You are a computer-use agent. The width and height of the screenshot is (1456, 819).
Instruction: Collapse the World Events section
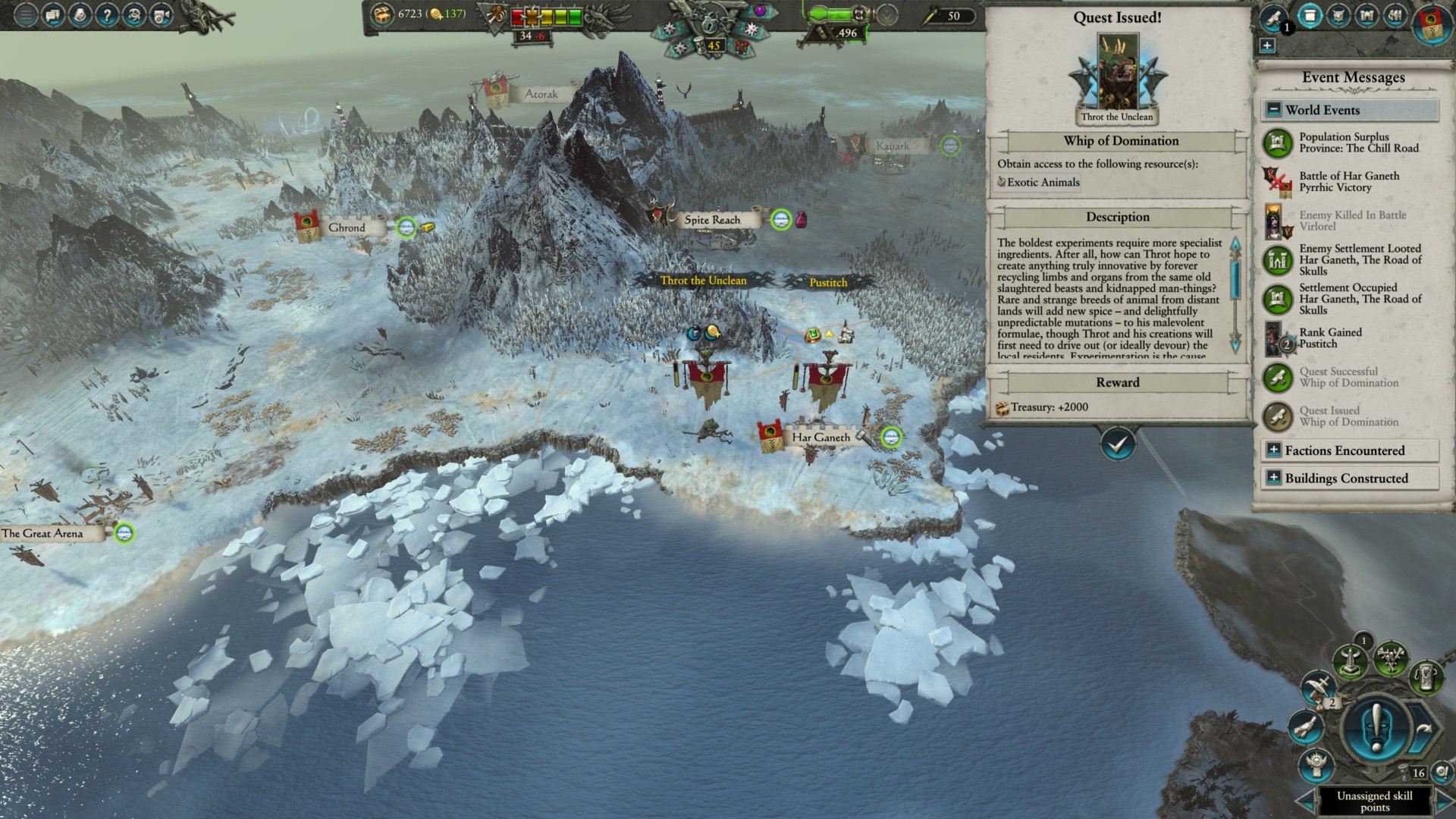pyautogui.click(x=1274, y=110)
